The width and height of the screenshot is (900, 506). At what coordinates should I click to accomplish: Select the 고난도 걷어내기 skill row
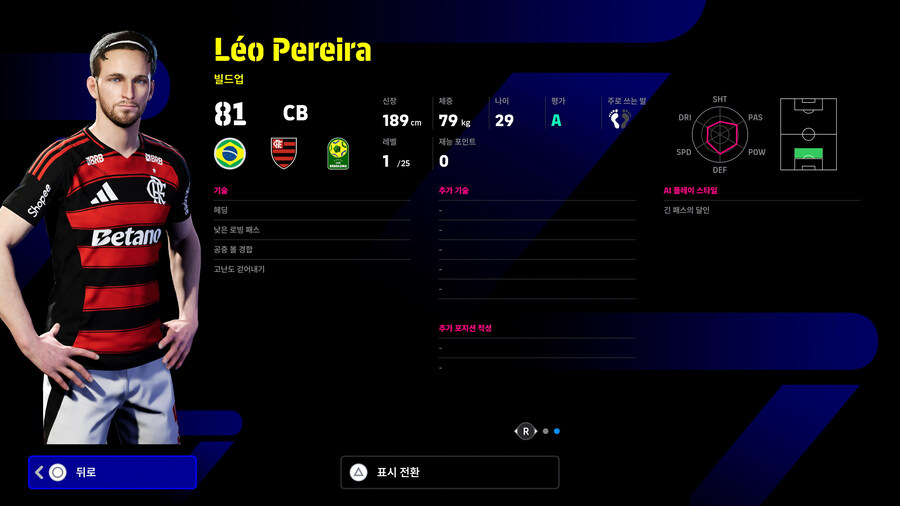(311, 269)
